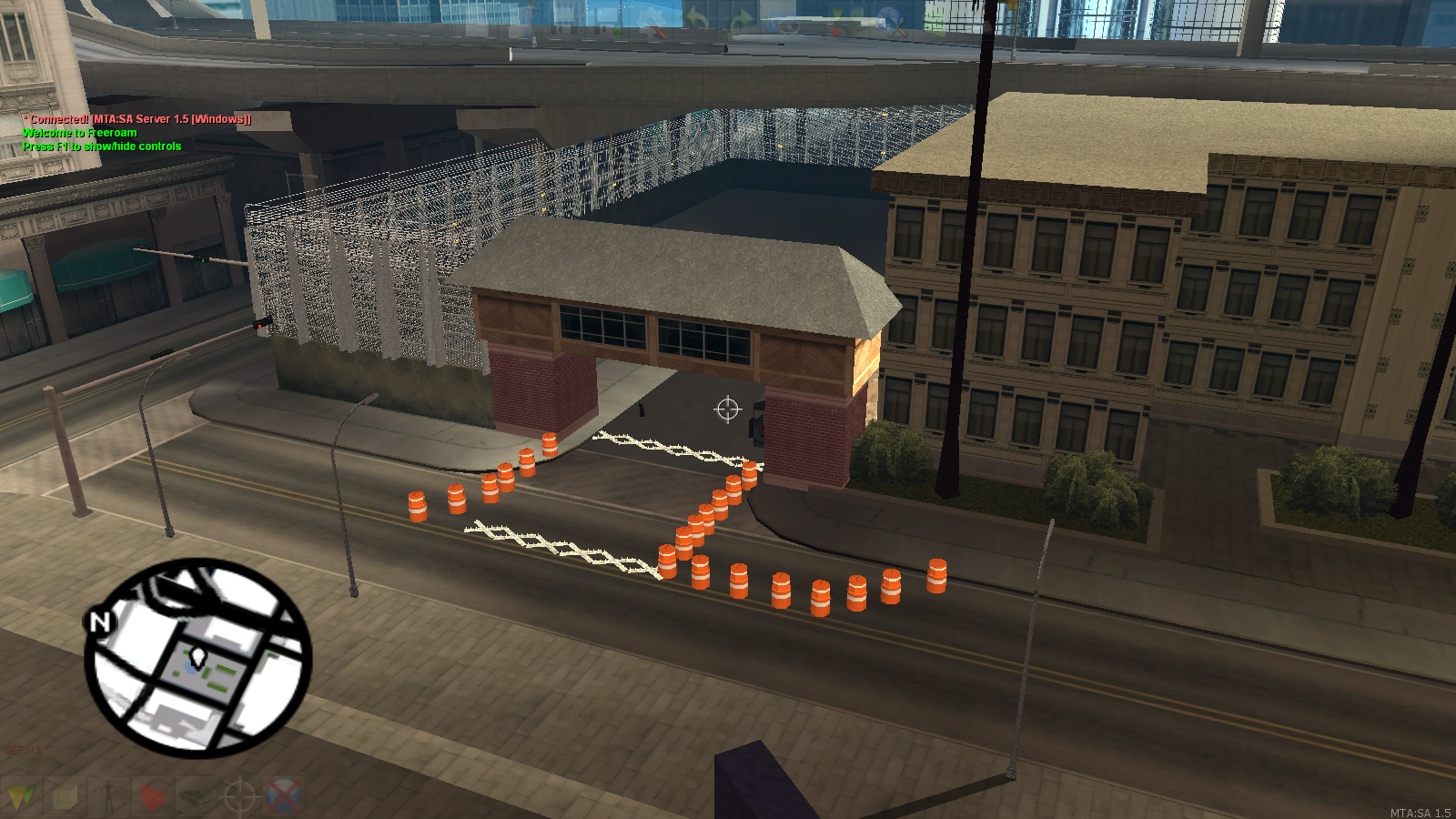This screenshot has width=1456, height=819.
Task: Click the 'Press F1 to show/hide controls' message
Action: 102,146
